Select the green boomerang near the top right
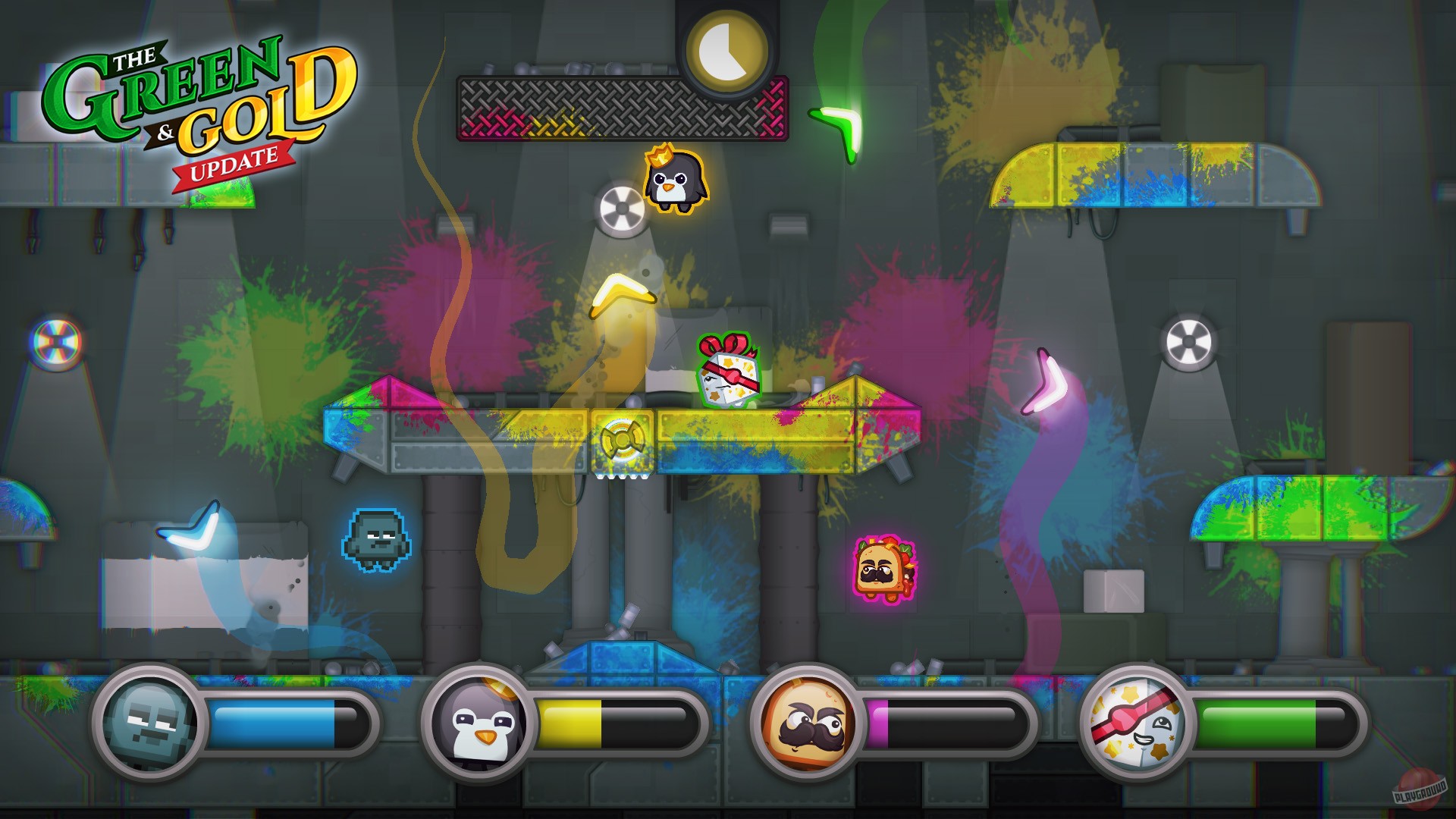Image resolution: width=1456 pixels, height=819 pixels. coord(838,124)
